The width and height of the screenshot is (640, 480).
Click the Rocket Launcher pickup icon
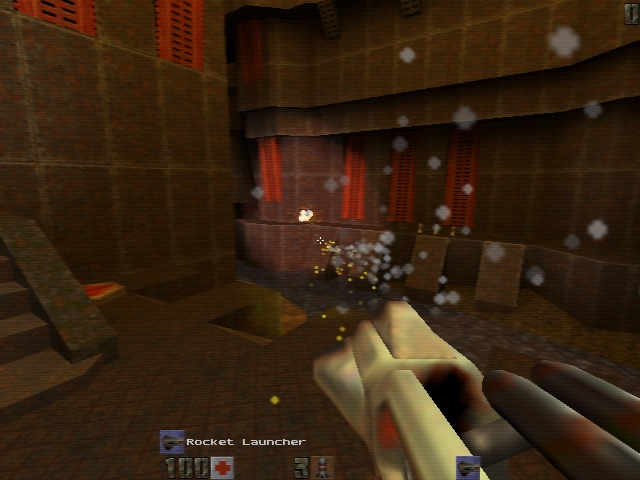point(172,441)
